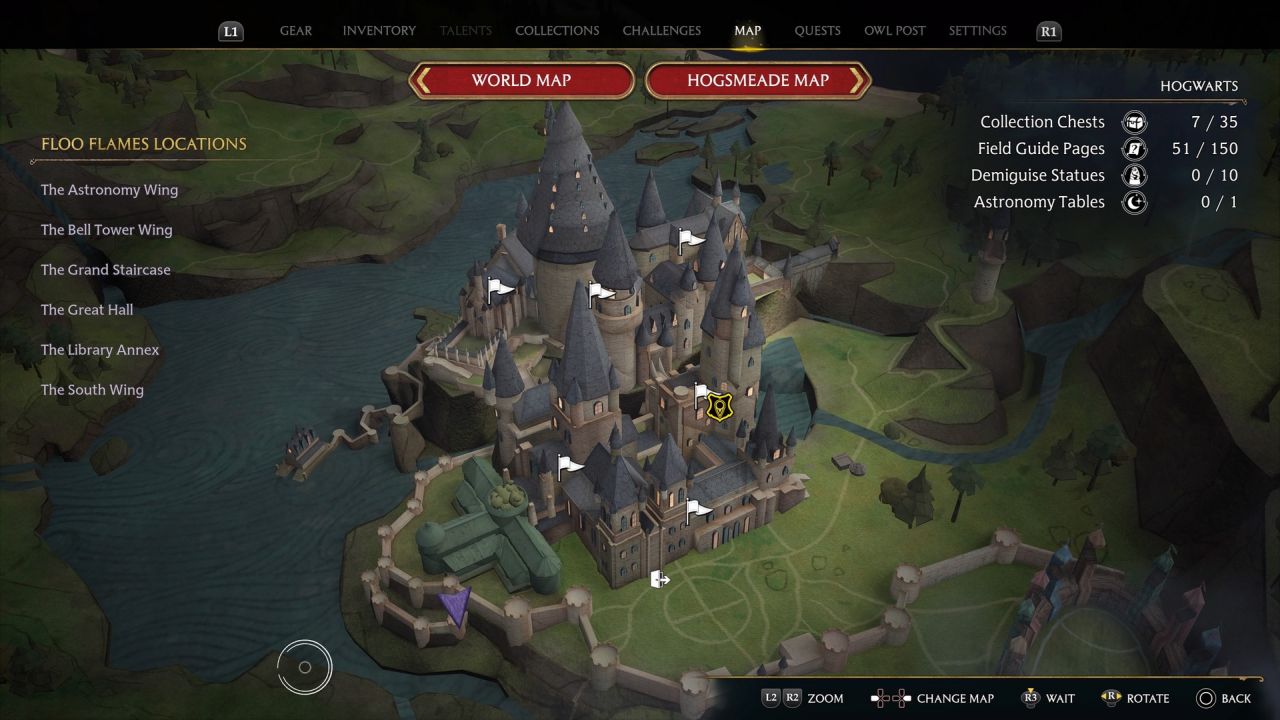Image resolution: width=1280 pixels, height=720 pixels.
Task: Click a white floo flame flag marker
Action: pos(564,463)
